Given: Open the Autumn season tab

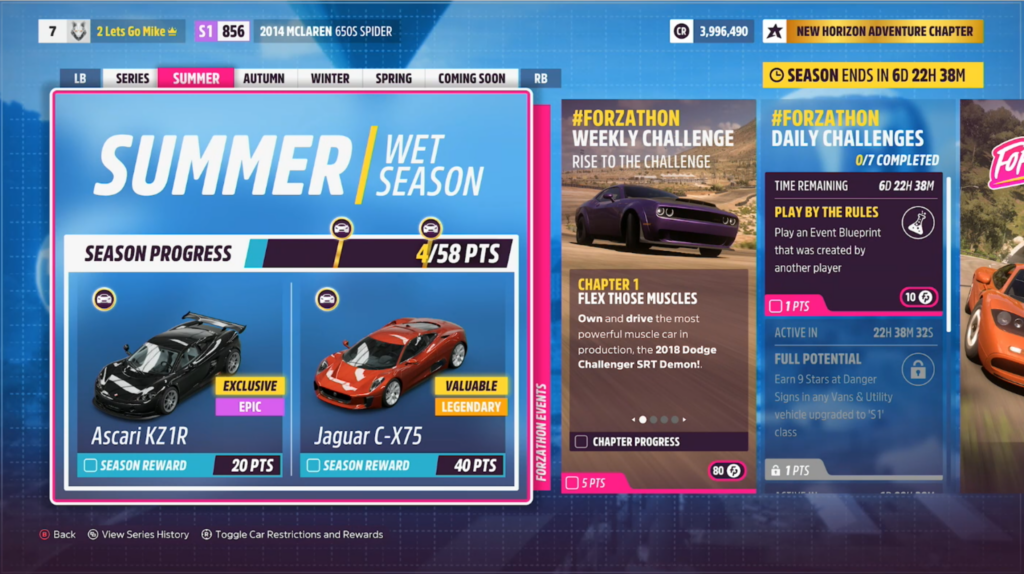Looking at the screenshot, I should (x=264, y=78).
